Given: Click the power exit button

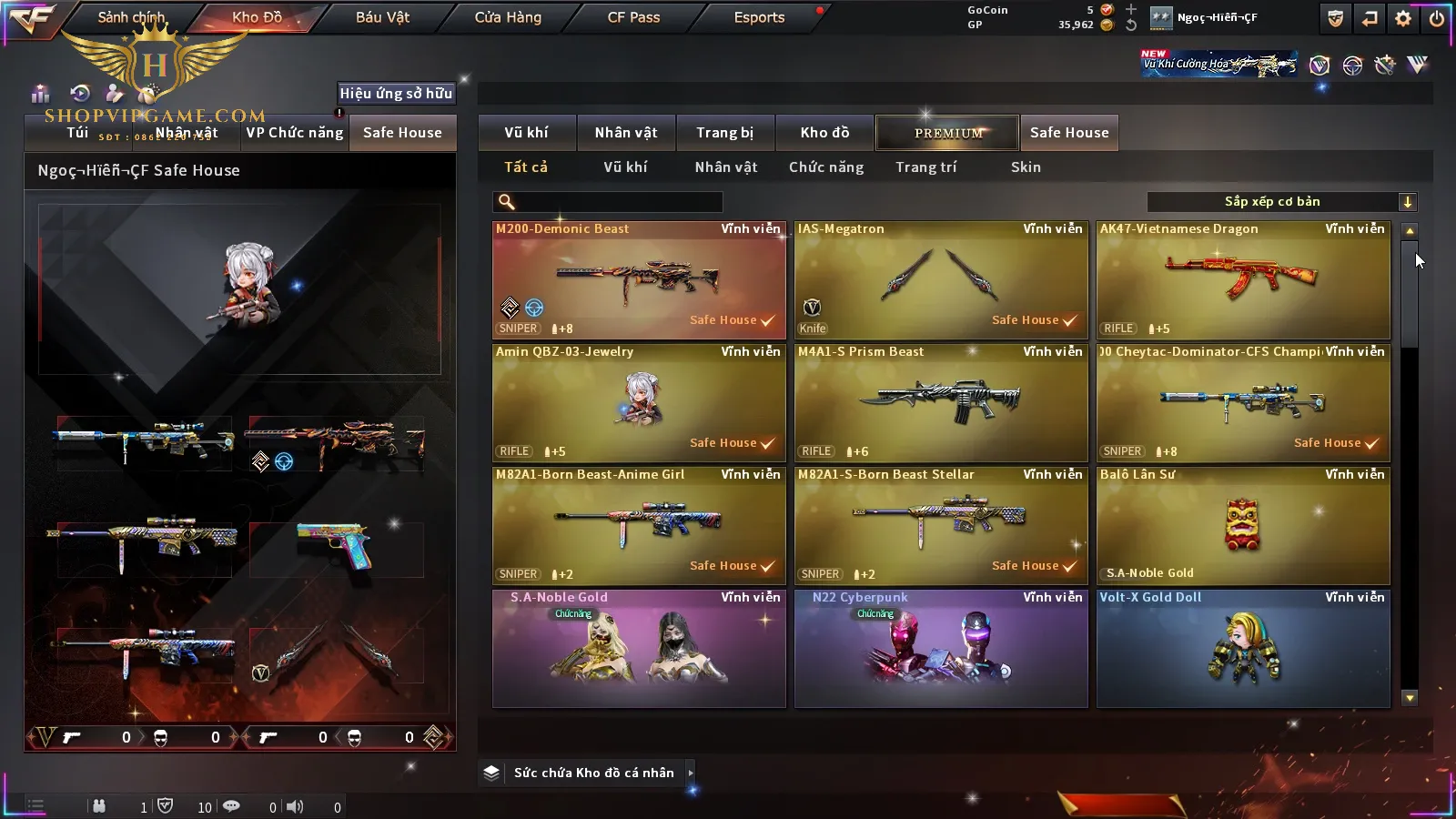Looking at the screenshot, I should [1437, 18].
